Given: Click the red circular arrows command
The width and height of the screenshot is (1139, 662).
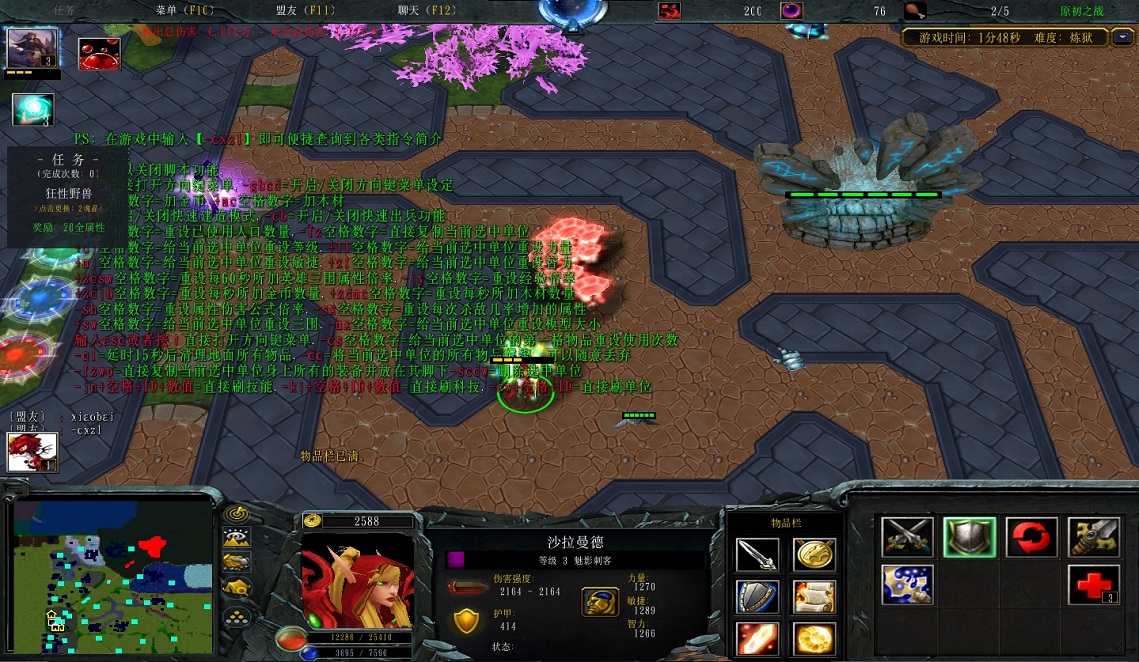Looking at the screenshot, I should [1031, 537].
